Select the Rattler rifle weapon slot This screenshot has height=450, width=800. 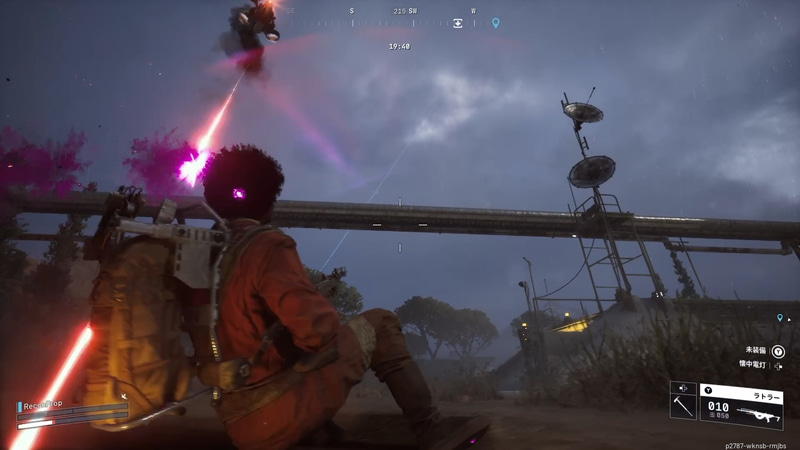click(x=741, y=406)
